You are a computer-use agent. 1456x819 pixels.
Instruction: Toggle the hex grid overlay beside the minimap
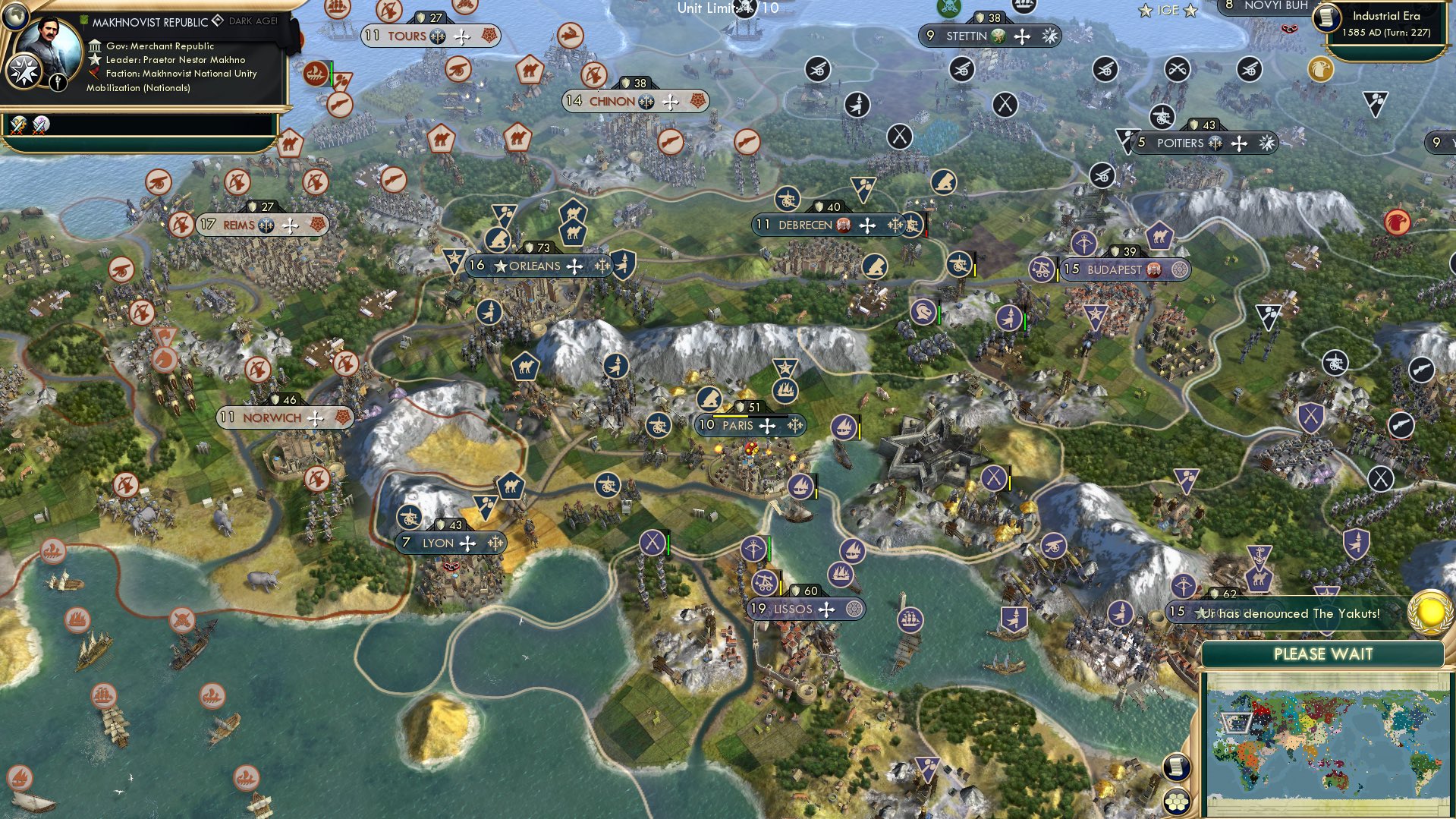click(x=1175, y=802)
